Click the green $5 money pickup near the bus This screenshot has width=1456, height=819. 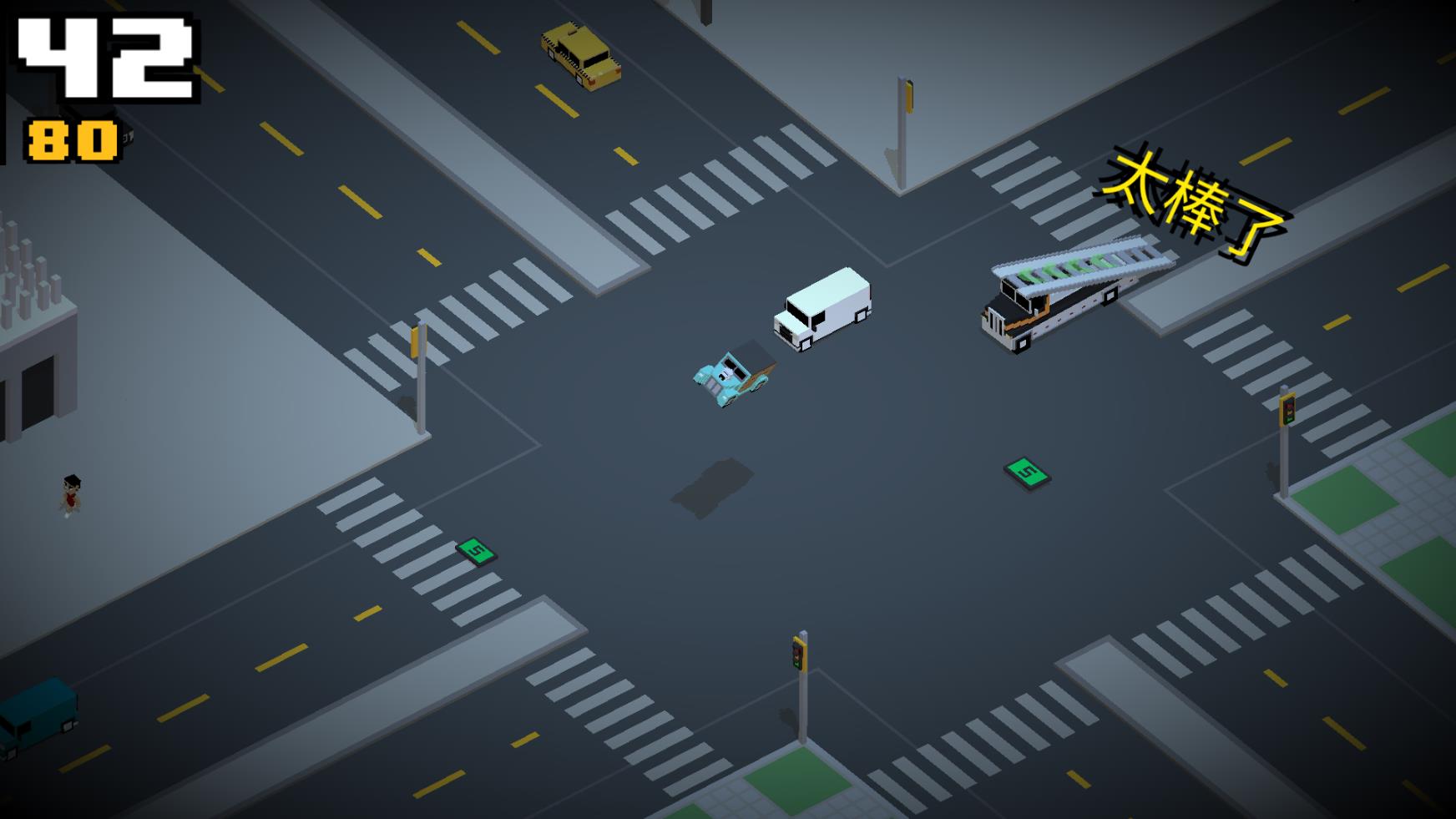(x=1029, y=473)
